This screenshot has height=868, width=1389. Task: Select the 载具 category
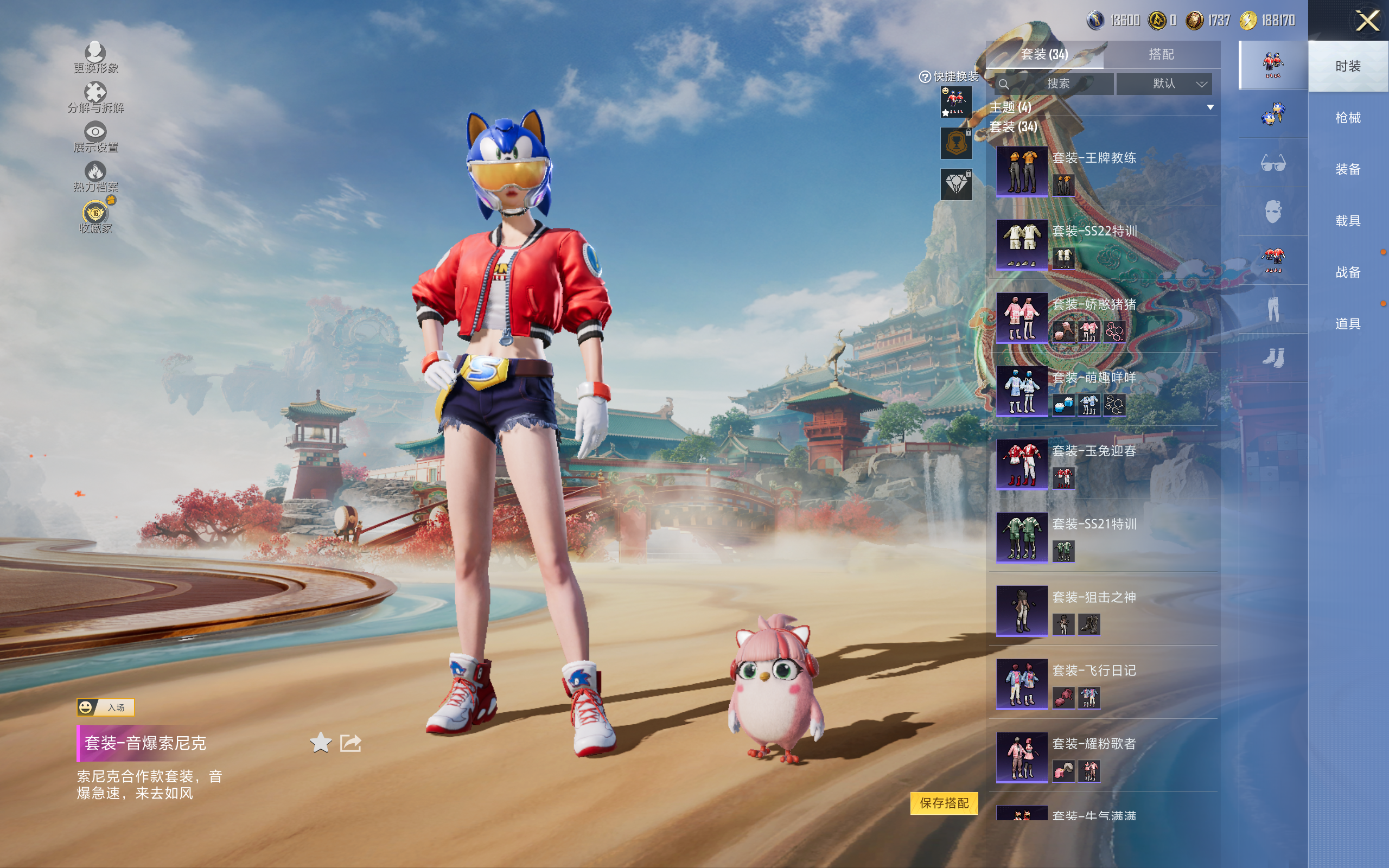coord(1348,220)
